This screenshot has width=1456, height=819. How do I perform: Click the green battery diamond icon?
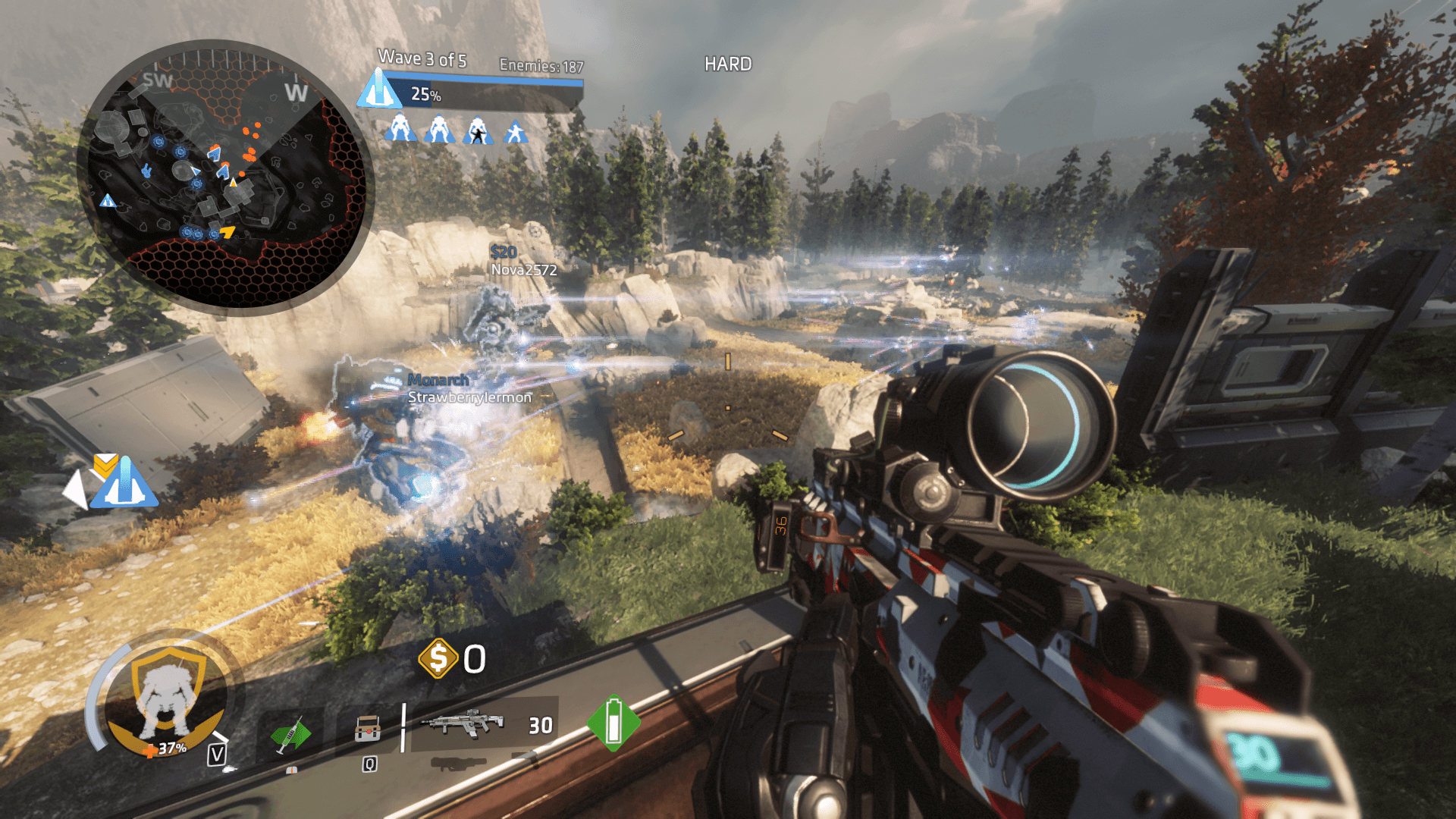click(x=613, y=723)
